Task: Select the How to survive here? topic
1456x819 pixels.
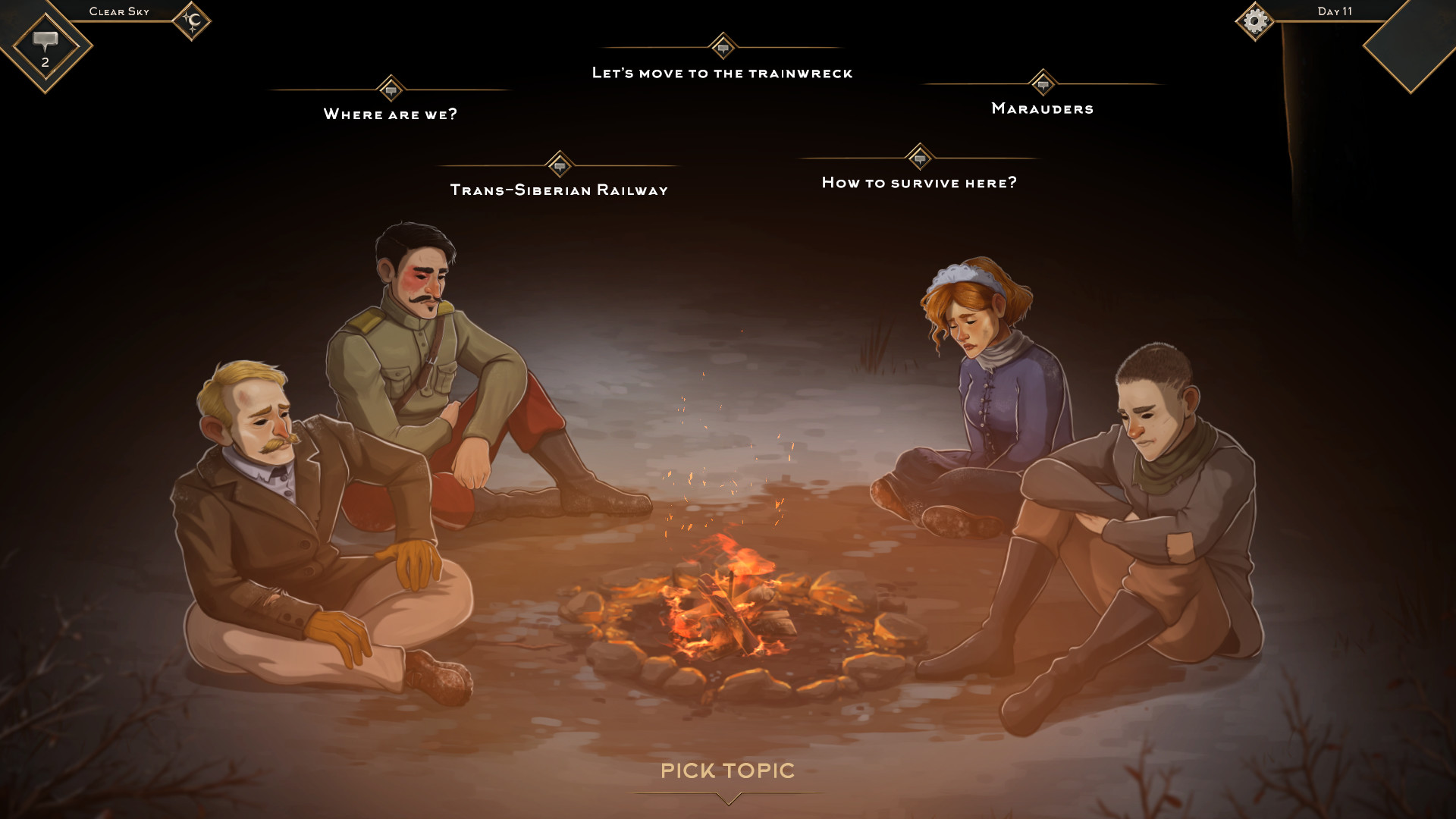Action: tap(920, 181)
